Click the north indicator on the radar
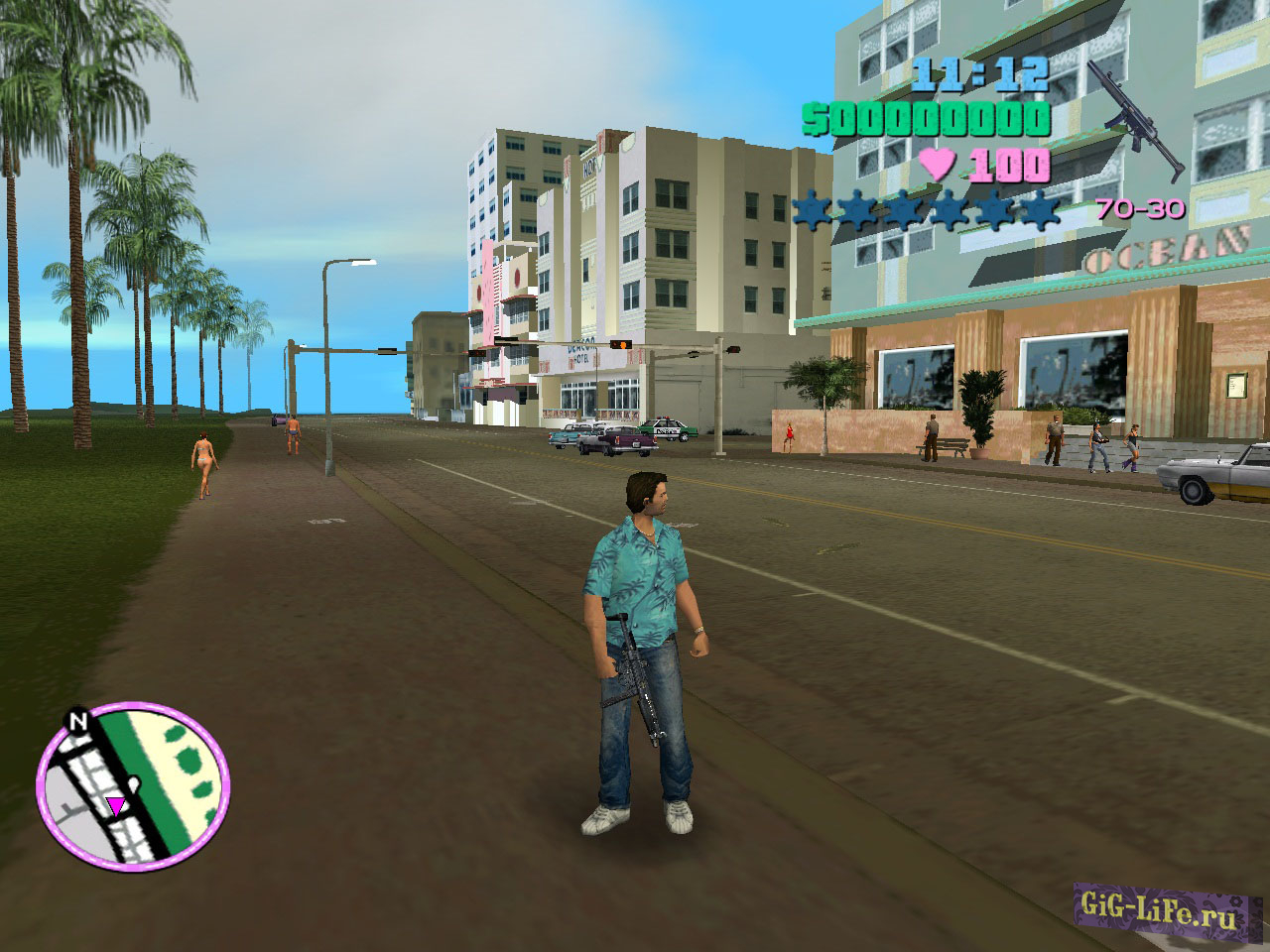Viewport: 1270px width, 952px height. click(77, 721)
